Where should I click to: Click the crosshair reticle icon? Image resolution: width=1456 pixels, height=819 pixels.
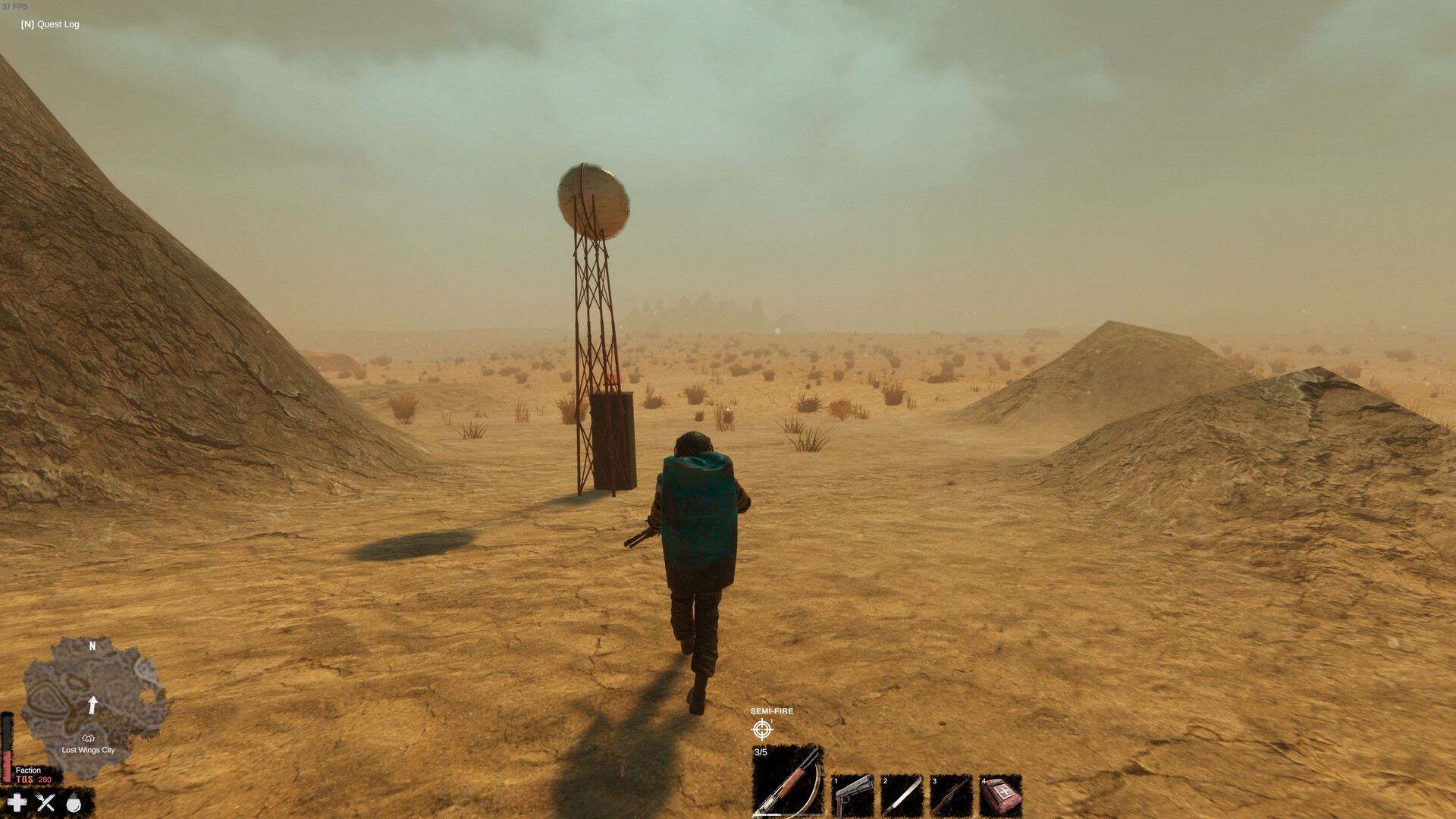763,730
